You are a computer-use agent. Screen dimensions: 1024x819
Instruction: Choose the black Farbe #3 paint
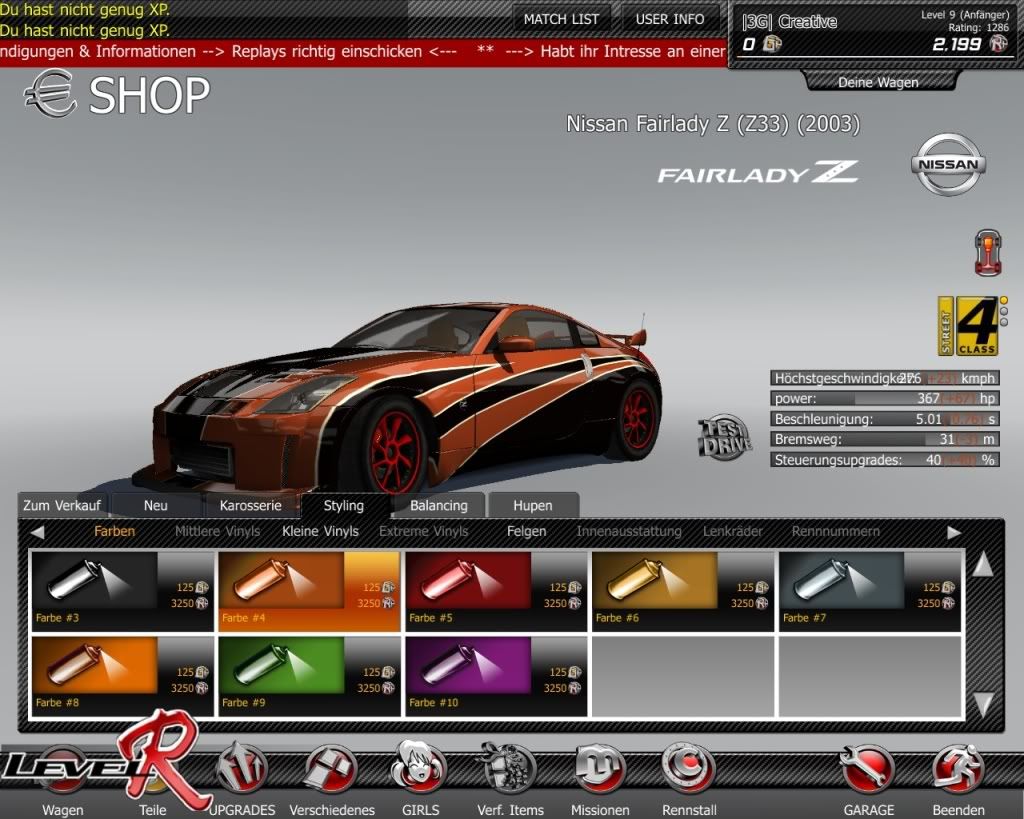pos(122,590)
